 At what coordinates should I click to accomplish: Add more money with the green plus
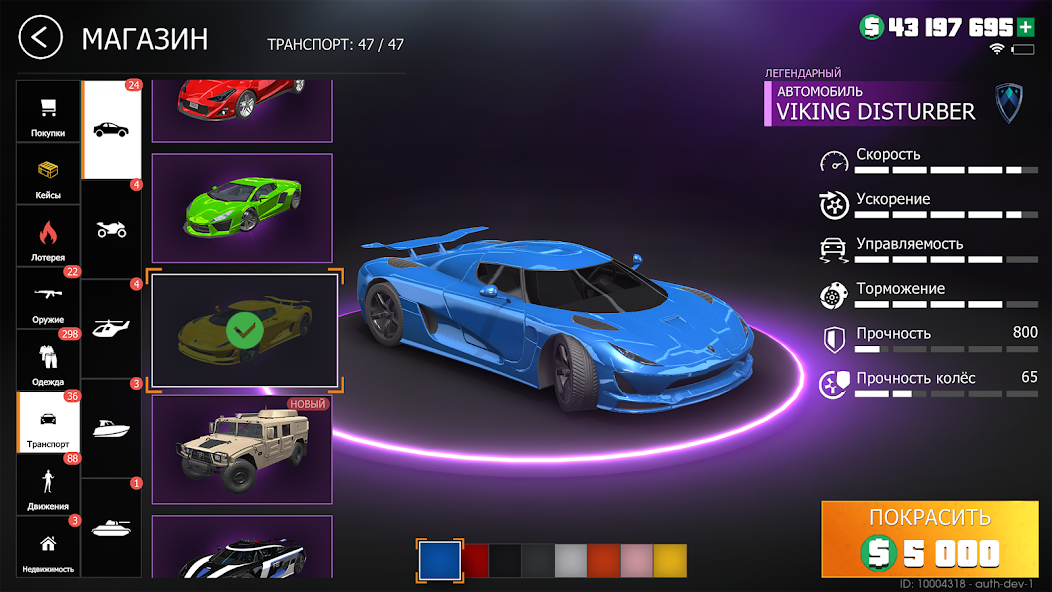[1025, 28]
